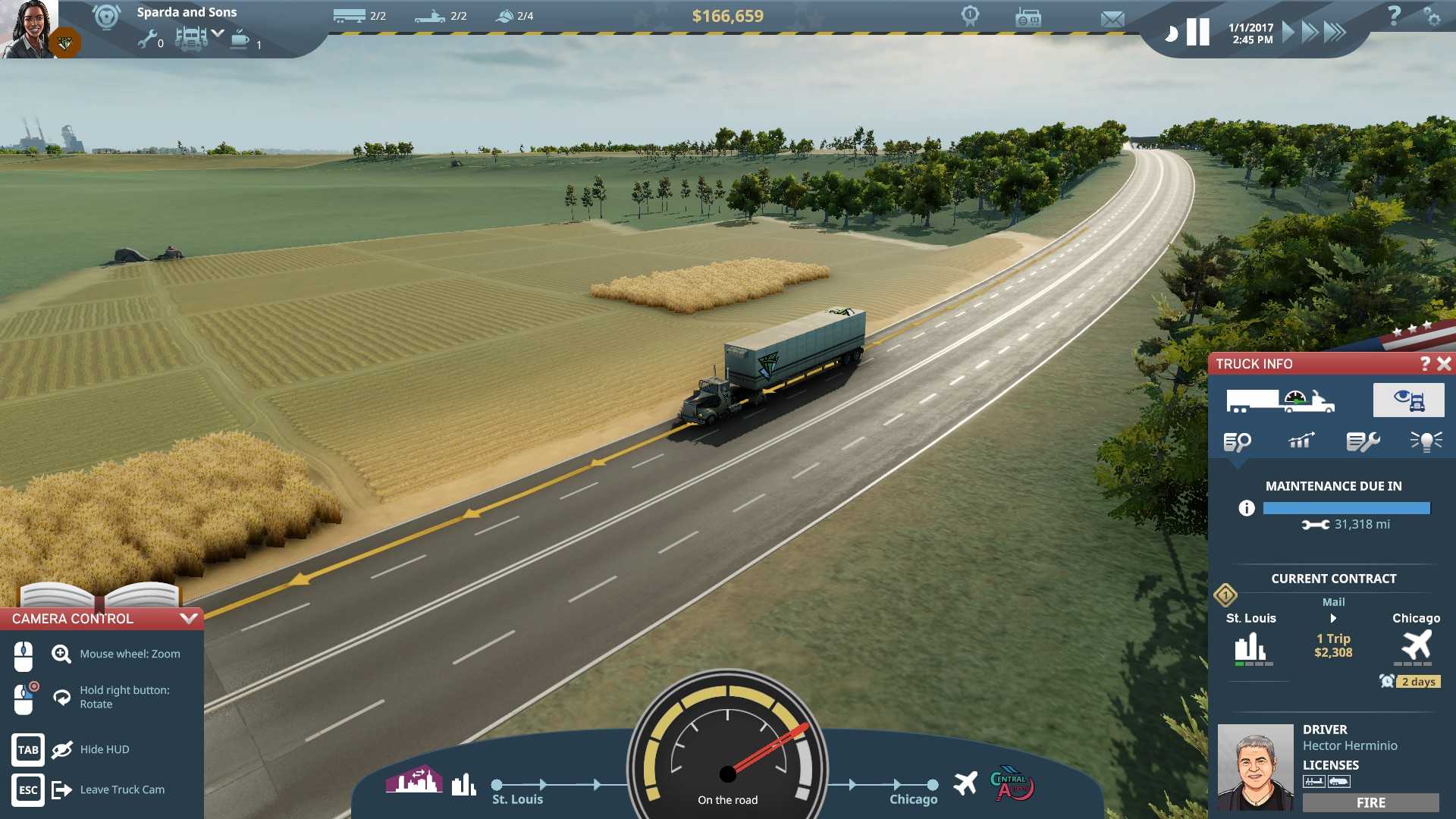Collapse the Camera Control panel
Screen dimensions: 1456x819
[x=190, y=618]
